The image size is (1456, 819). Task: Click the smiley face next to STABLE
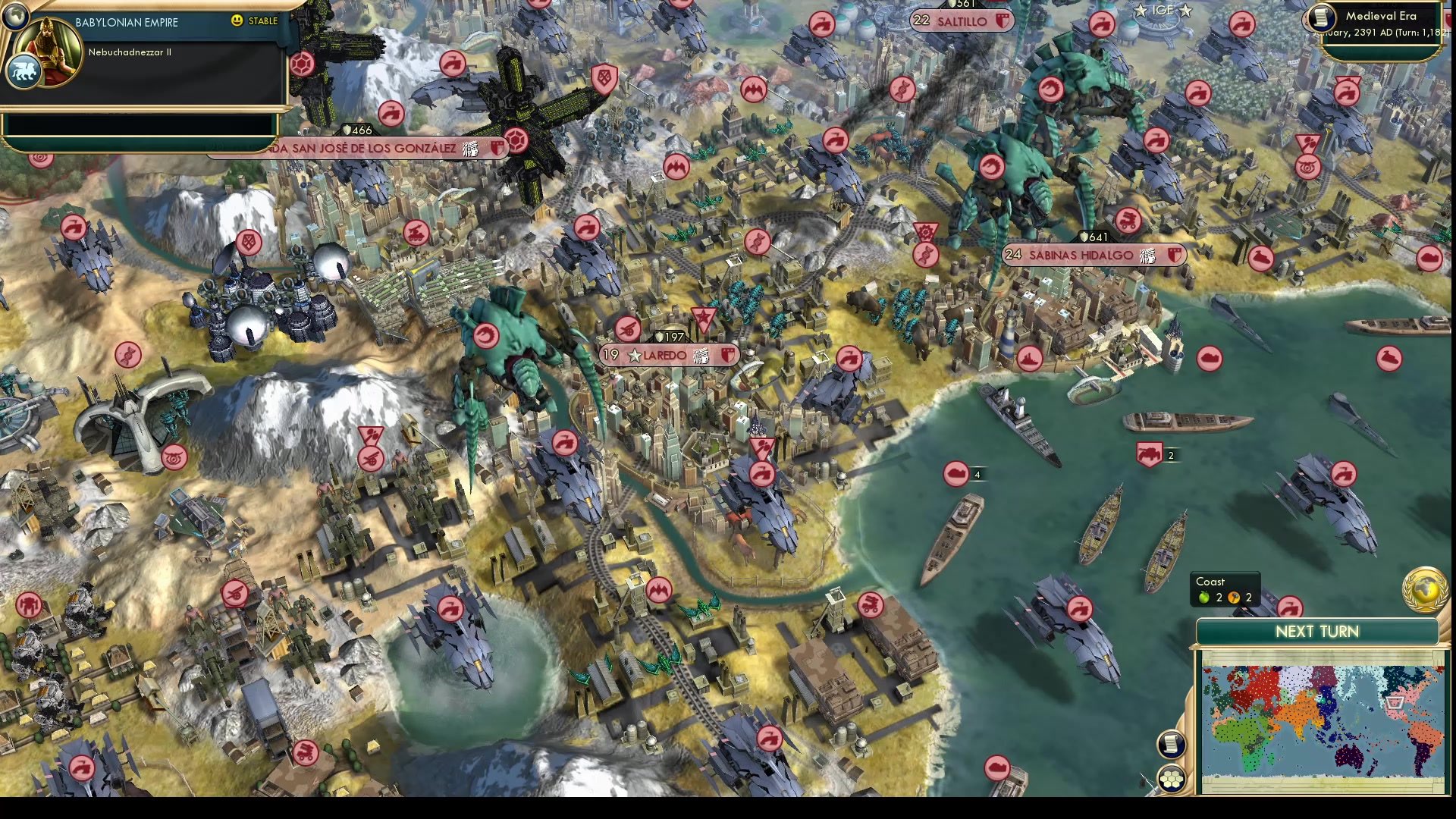point(237,20)
